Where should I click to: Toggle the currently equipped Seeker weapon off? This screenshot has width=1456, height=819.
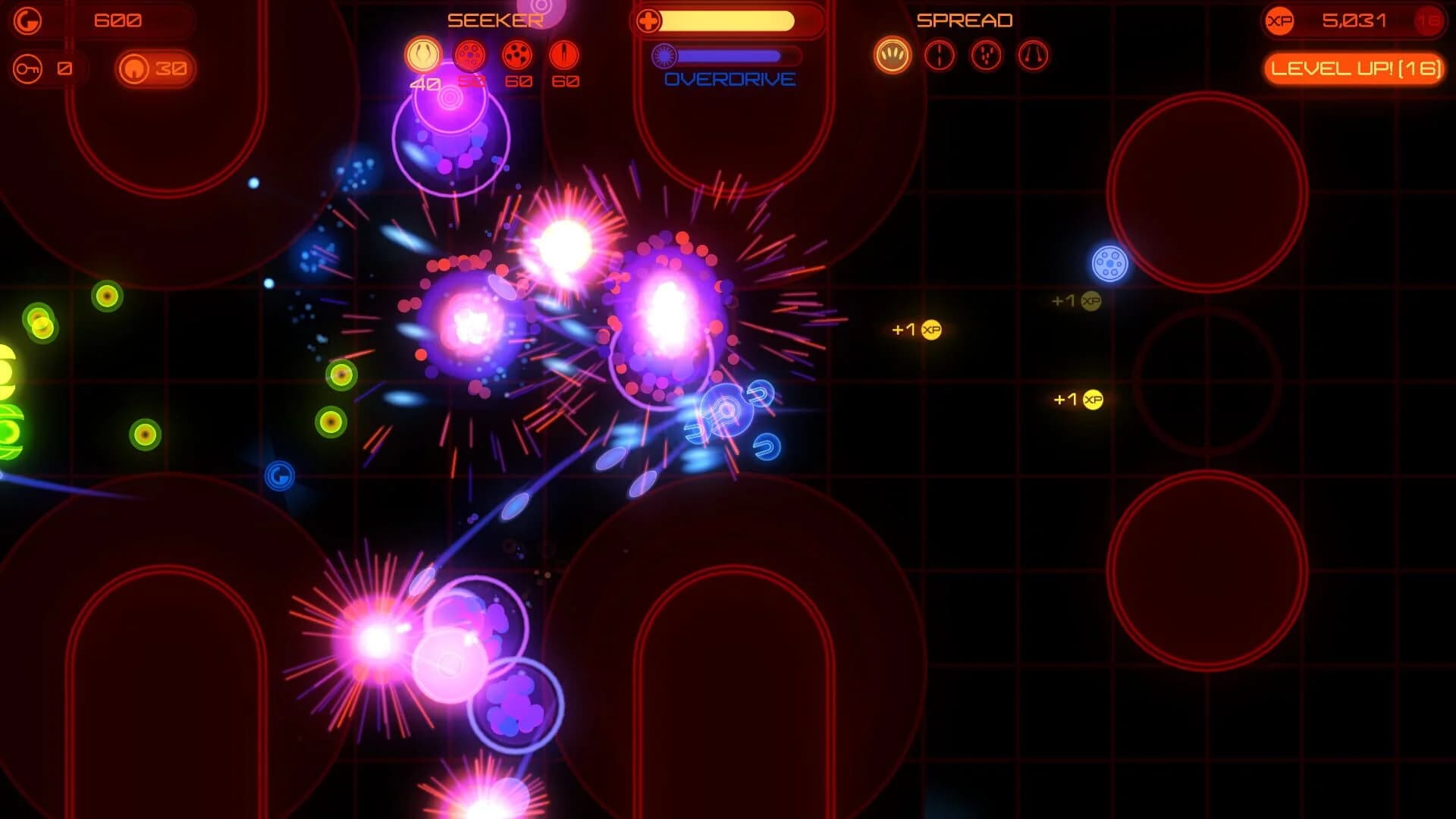pyautogui.click(x=422, y=54)
